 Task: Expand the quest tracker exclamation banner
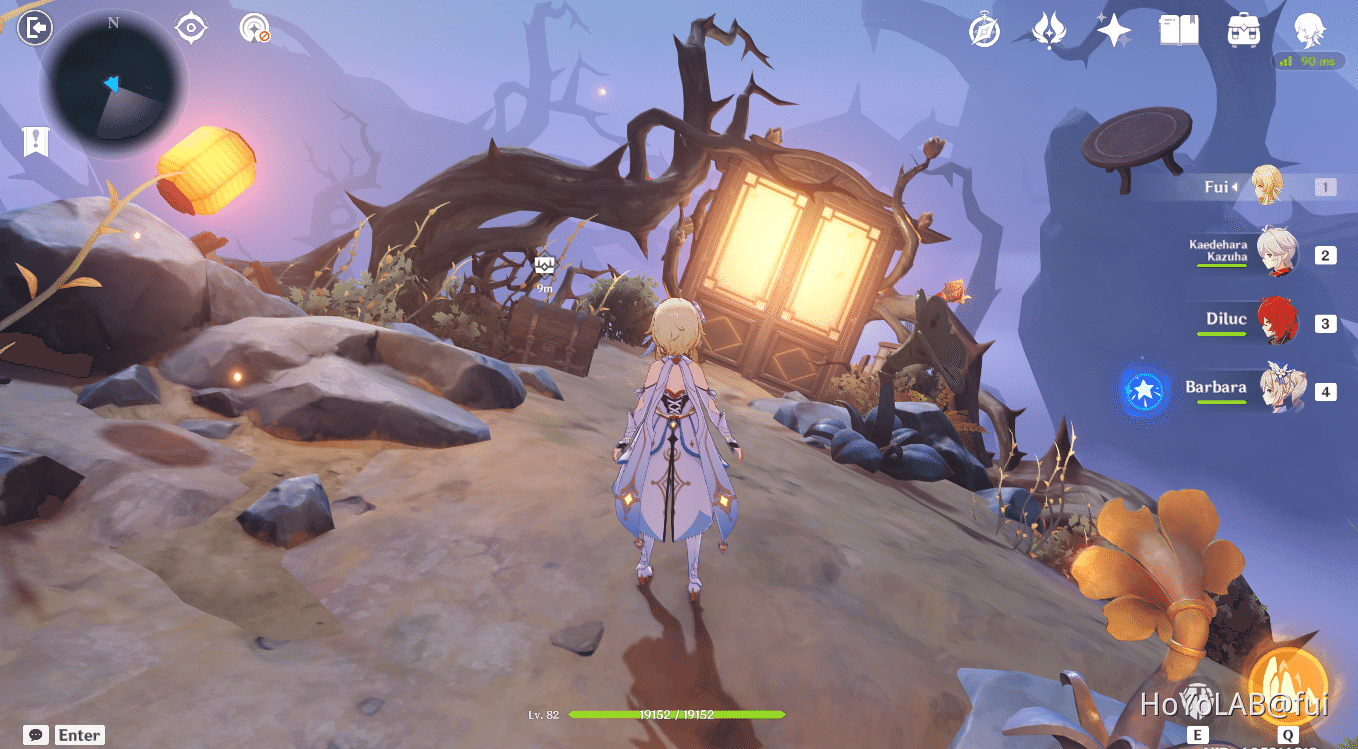pos(35,141)
